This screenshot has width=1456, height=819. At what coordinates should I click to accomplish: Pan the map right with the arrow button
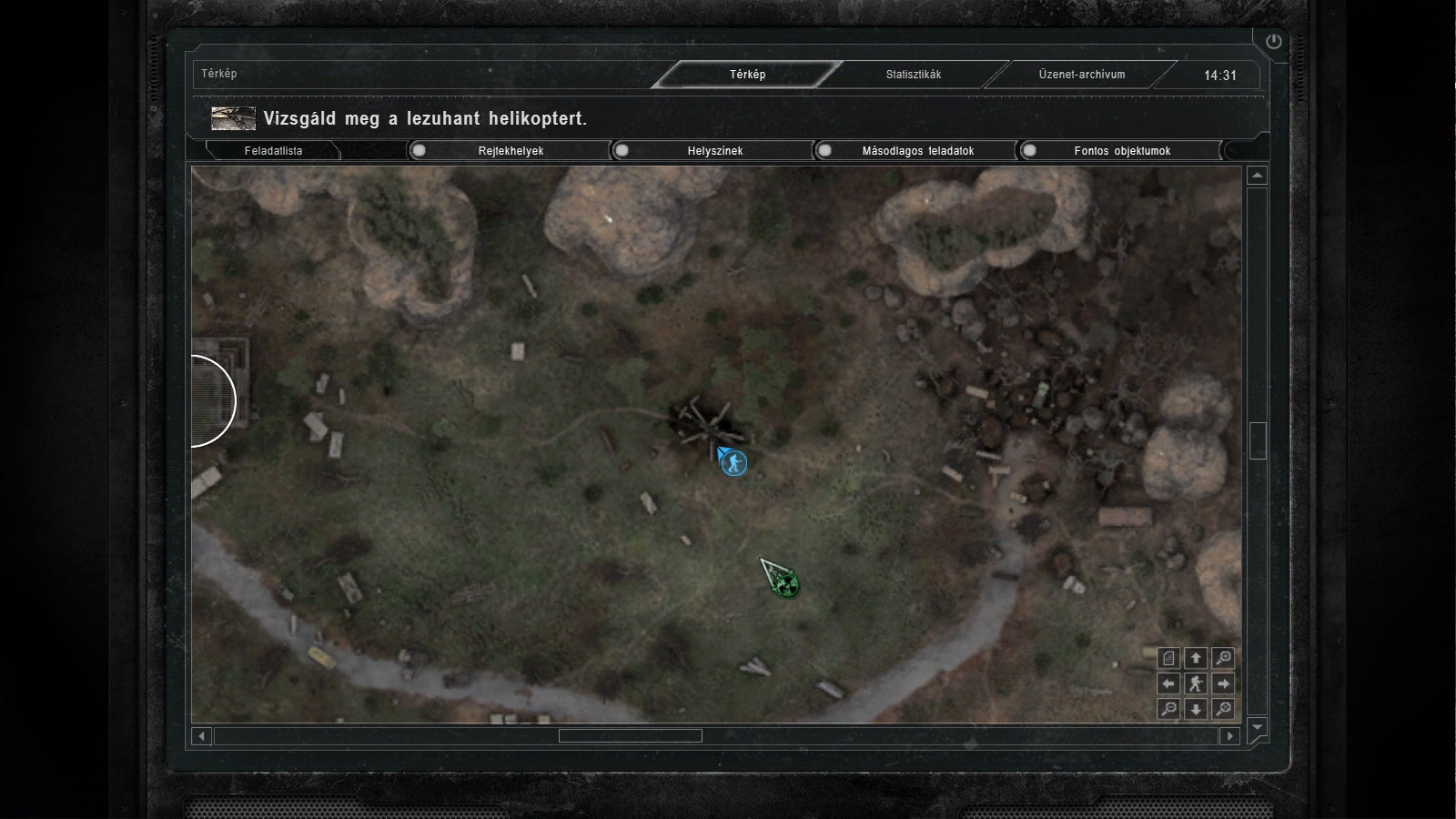[x=1224, y=683]
